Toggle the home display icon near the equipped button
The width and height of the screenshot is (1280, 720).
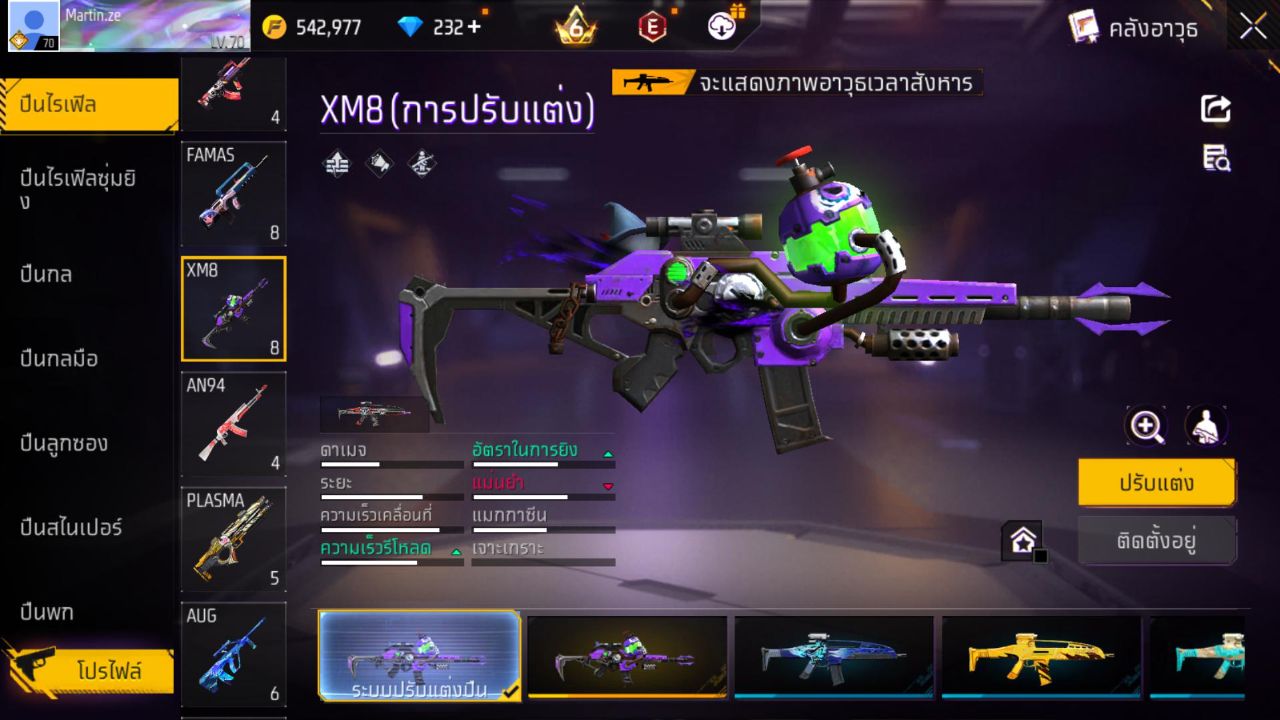[x=1024, y=540]
